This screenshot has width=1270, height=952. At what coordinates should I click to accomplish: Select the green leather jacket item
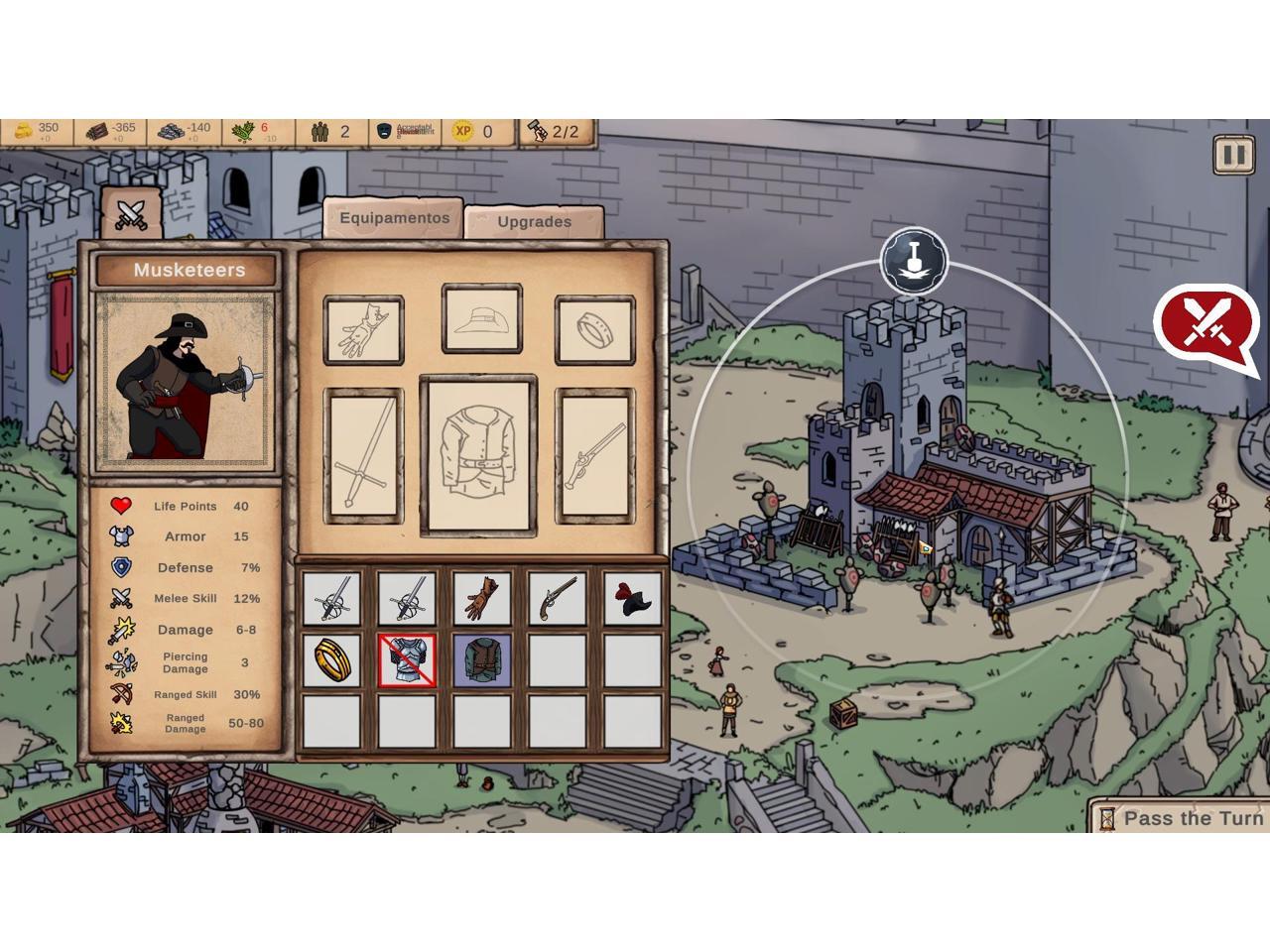[x=482, y=660]
